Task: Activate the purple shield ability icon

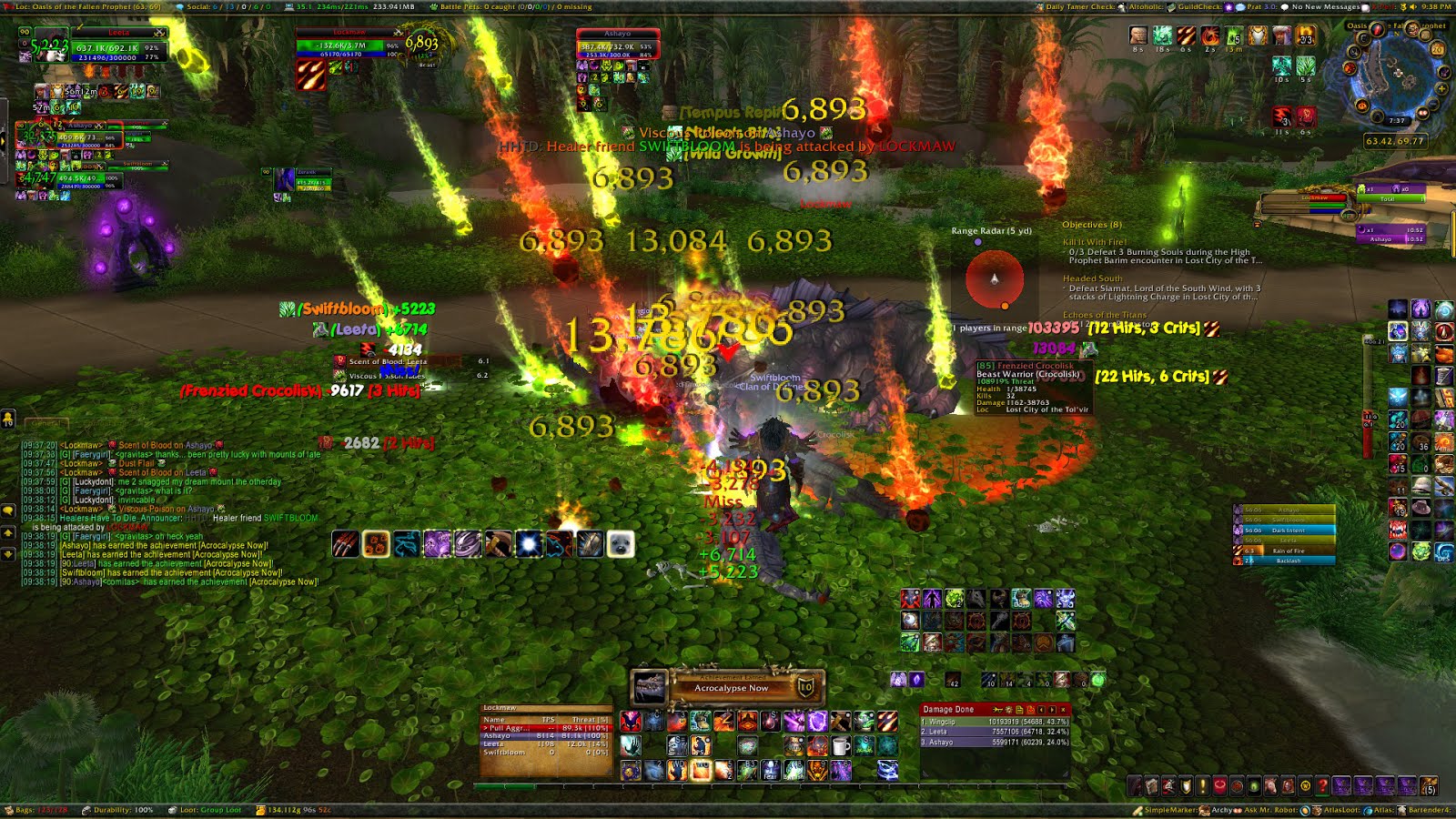Action: click(x=817, y=723)
